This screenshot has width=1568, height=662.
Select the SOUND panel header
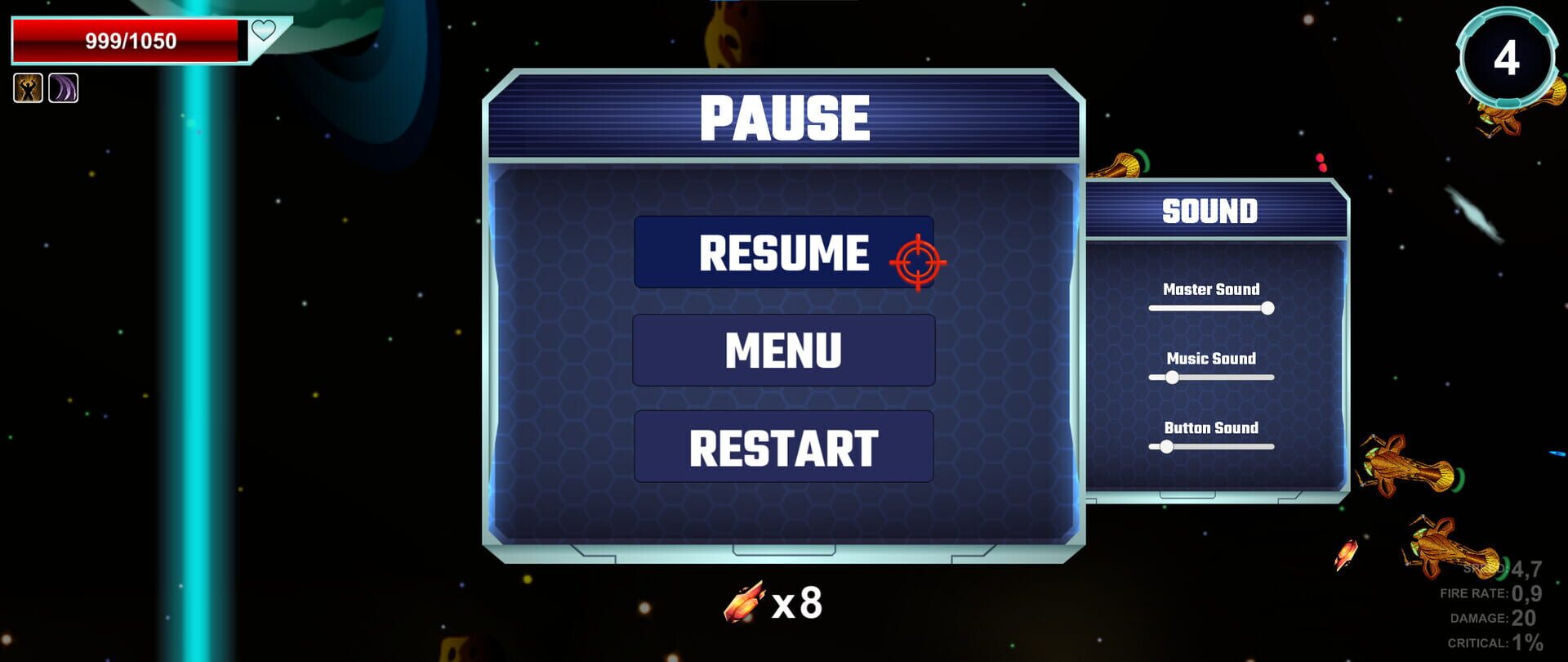1211,209
